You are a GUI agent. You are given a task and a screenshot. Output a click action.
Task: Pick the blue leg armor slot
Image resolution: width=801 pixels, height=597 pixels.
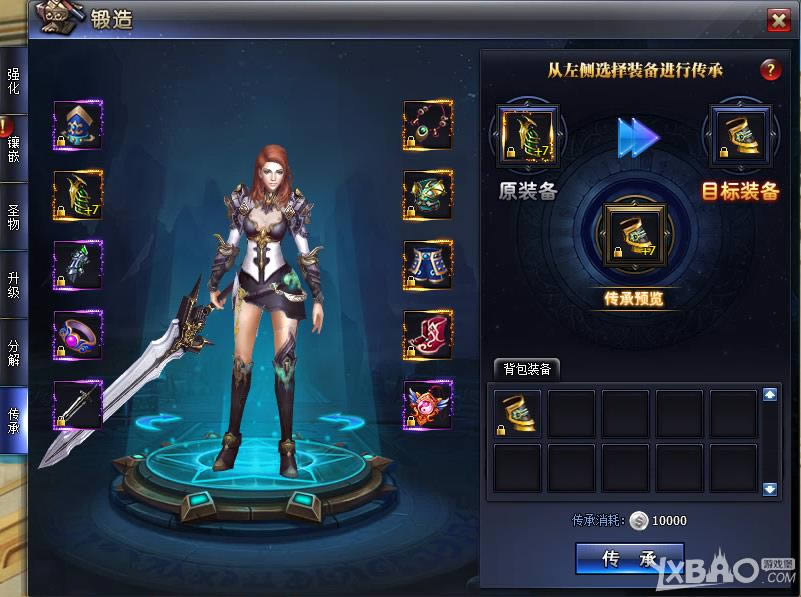tap(428, 265)
